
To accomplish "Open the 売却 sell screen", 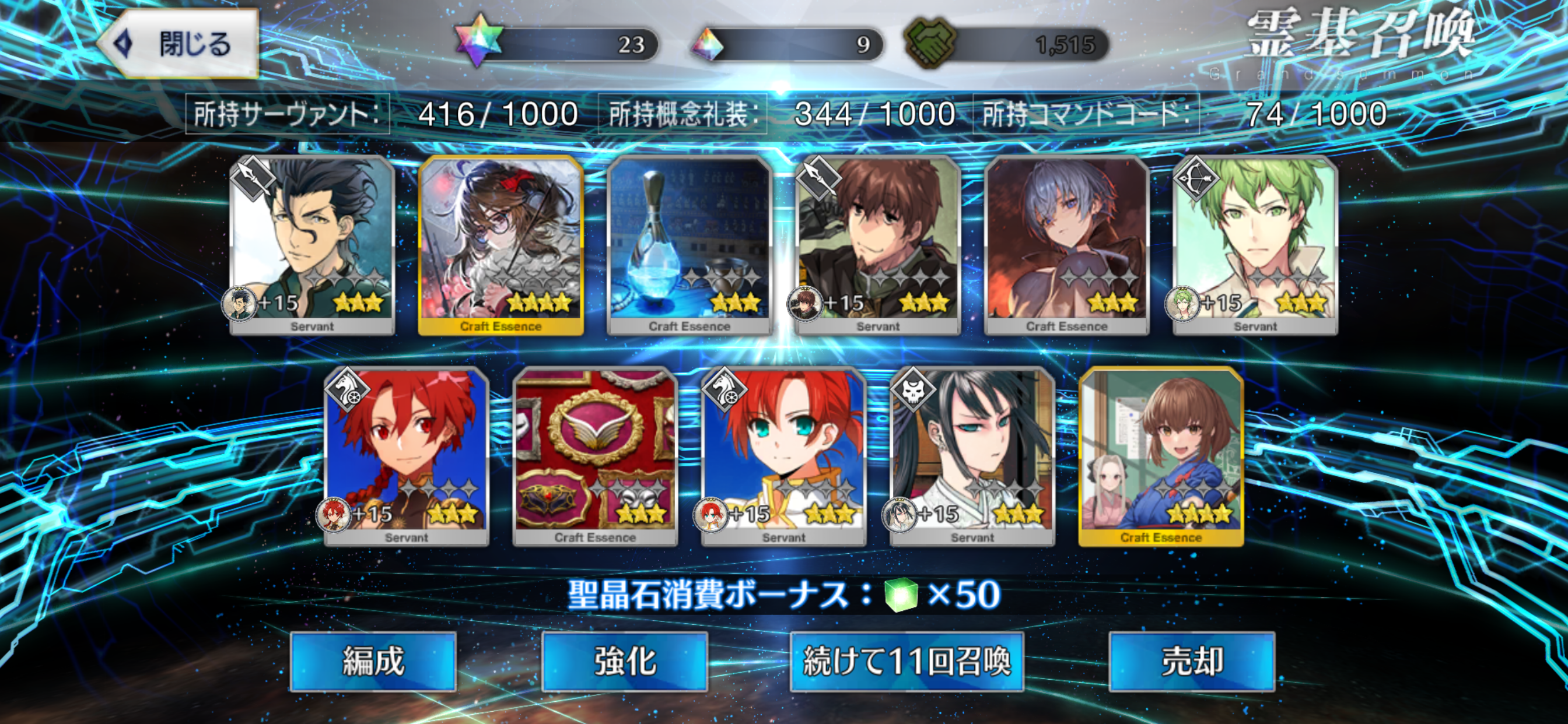I will (1191, 661).
